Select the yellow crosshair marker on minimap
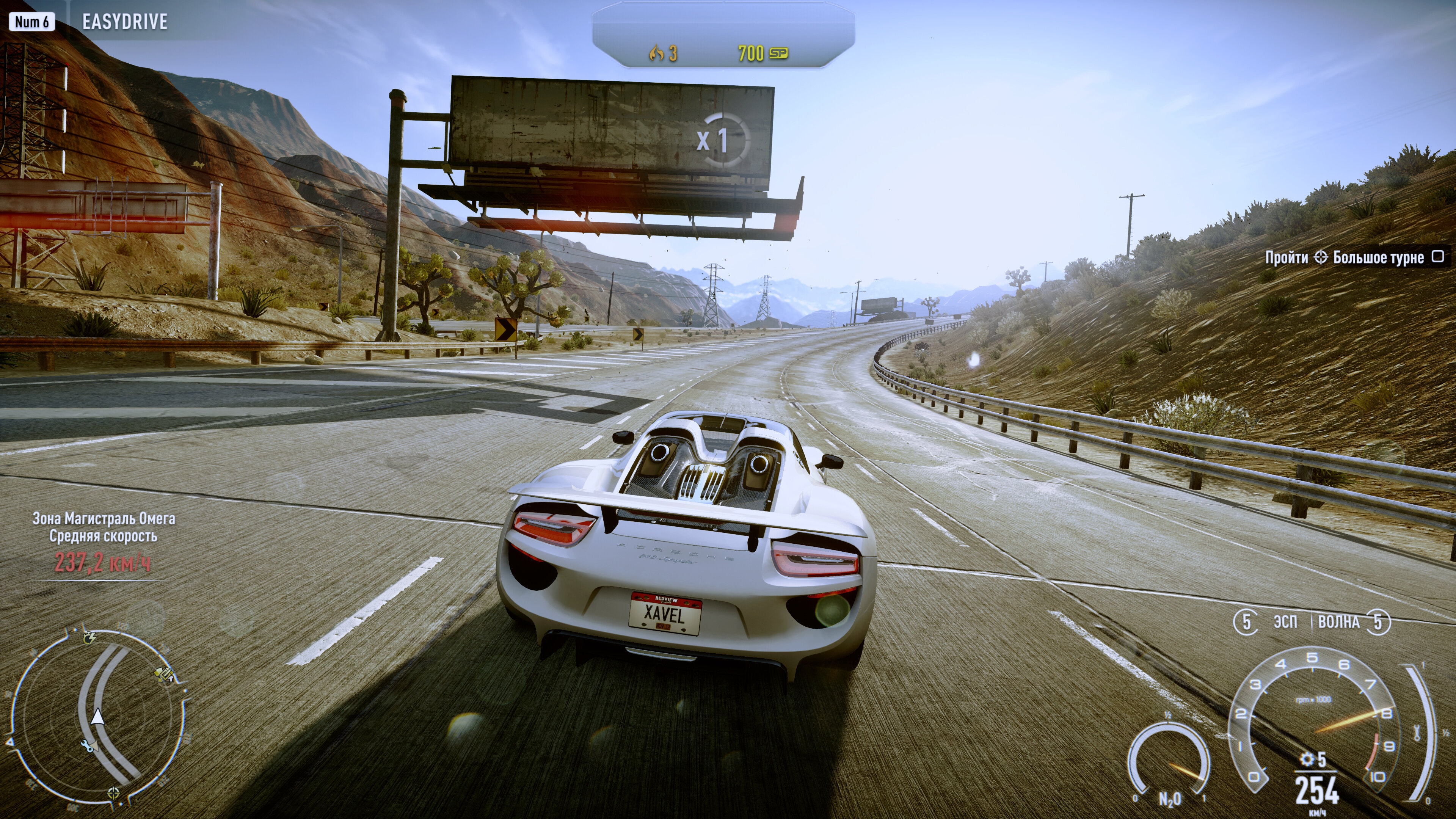This screenshot has width=1456, height=819. click(114, 792)
